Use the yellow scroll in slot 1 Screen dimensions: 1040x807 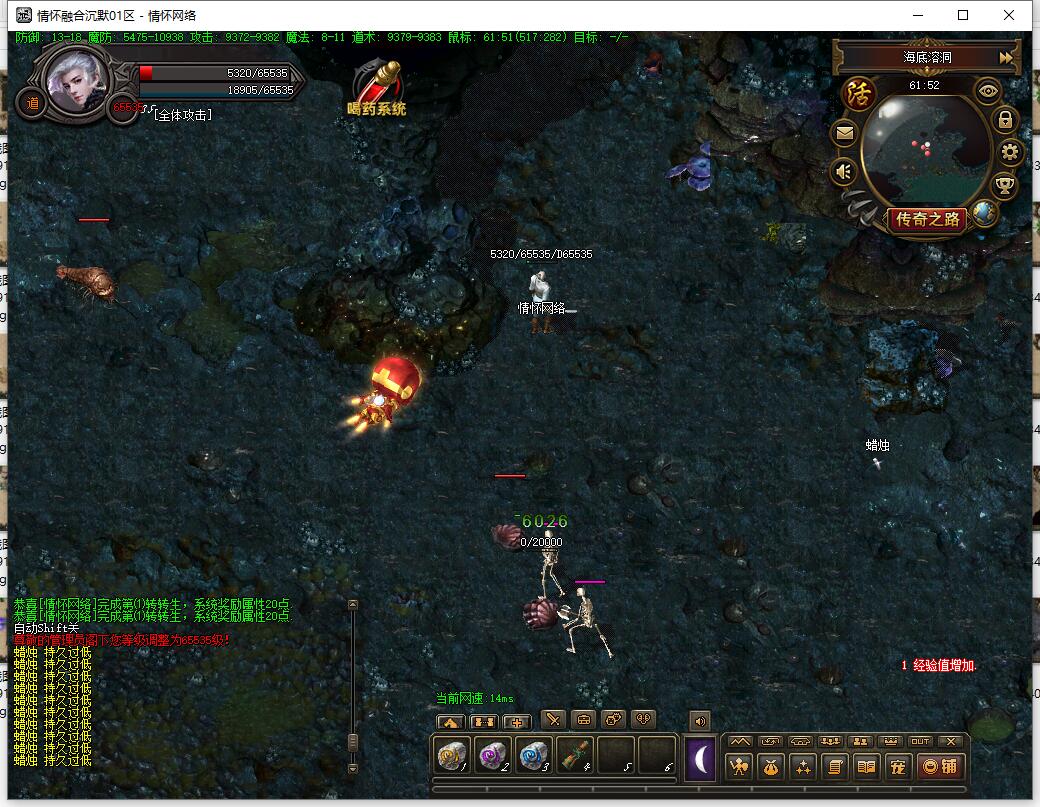455,756
